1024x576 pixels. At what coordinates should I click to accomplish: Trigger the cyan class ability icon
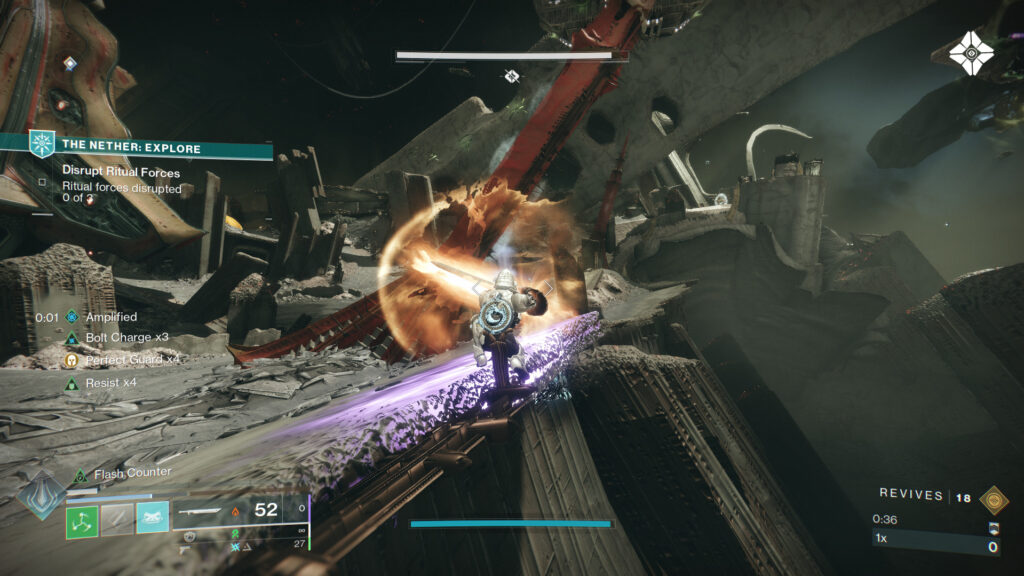pyautogui.click(x=152, y=518)
